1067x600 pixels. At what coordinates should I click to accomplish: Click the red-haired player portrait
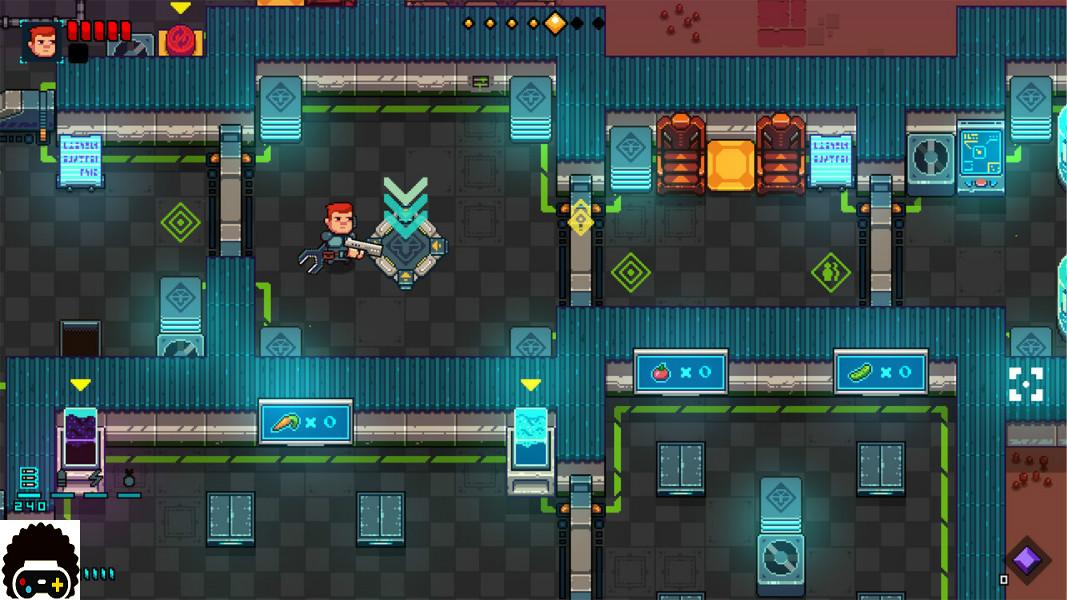[x=42, y=40]
